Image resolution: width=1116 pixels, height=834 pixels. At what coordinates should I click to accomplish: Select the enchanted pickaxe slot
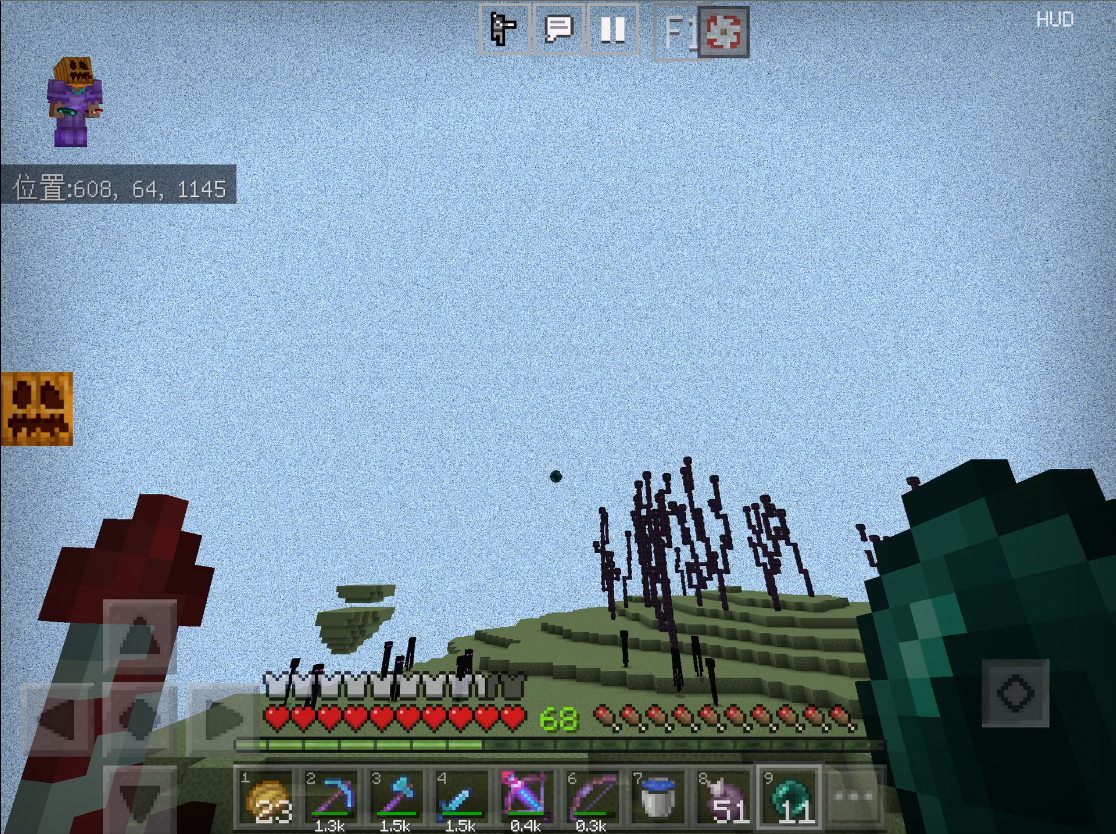330,797
